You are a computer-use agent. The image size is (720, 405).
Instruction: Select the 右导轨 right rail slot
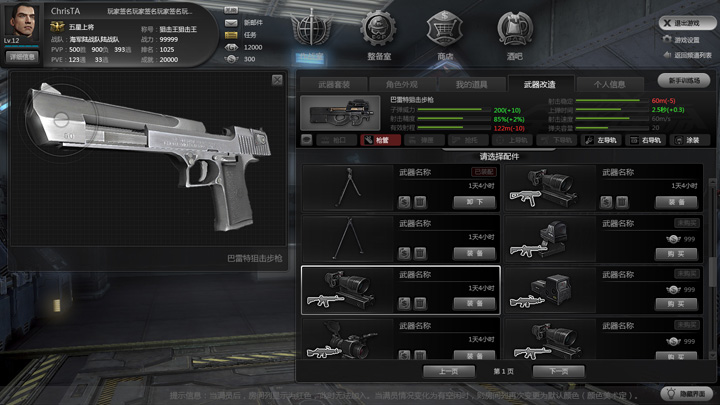(x=645, y=141)
